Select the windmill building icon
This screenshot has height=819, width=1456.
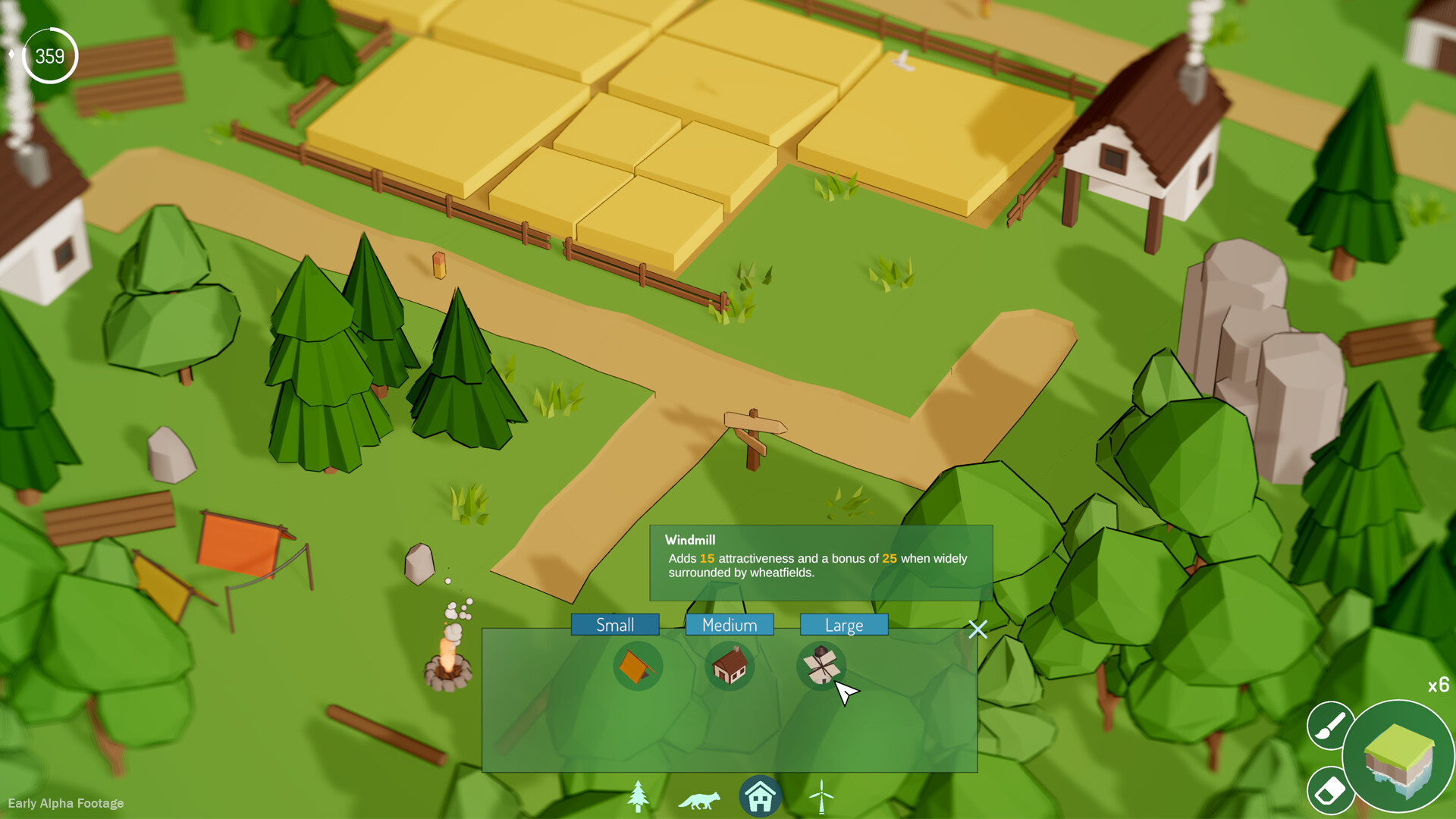click(824, 667)
